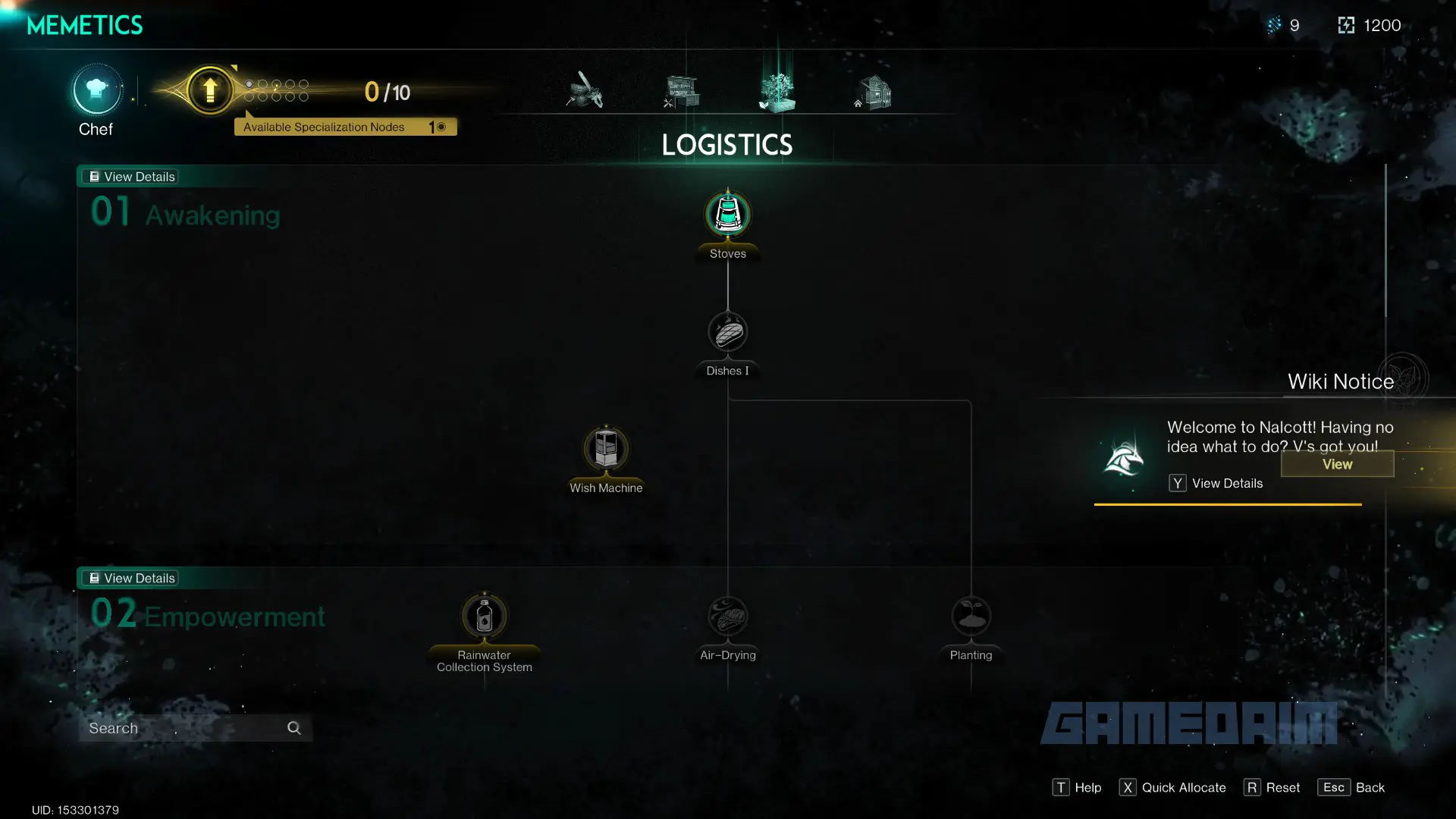Open the Air-Drying node
The height and width of the screenshot is (819, 1456).
click(728, 616)
